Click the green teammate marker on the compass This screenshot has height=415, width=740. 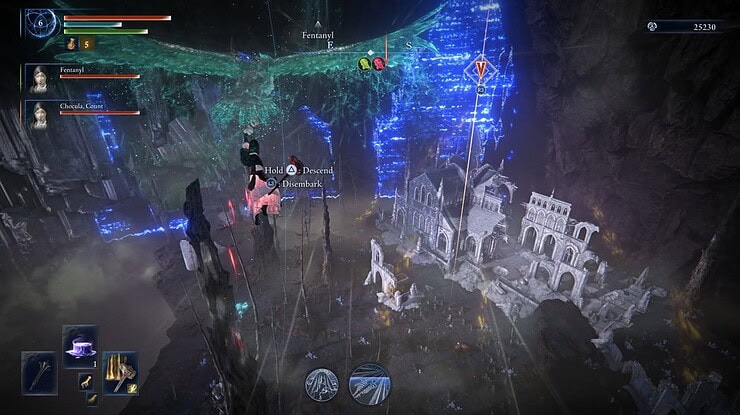(x=367, y=63)
